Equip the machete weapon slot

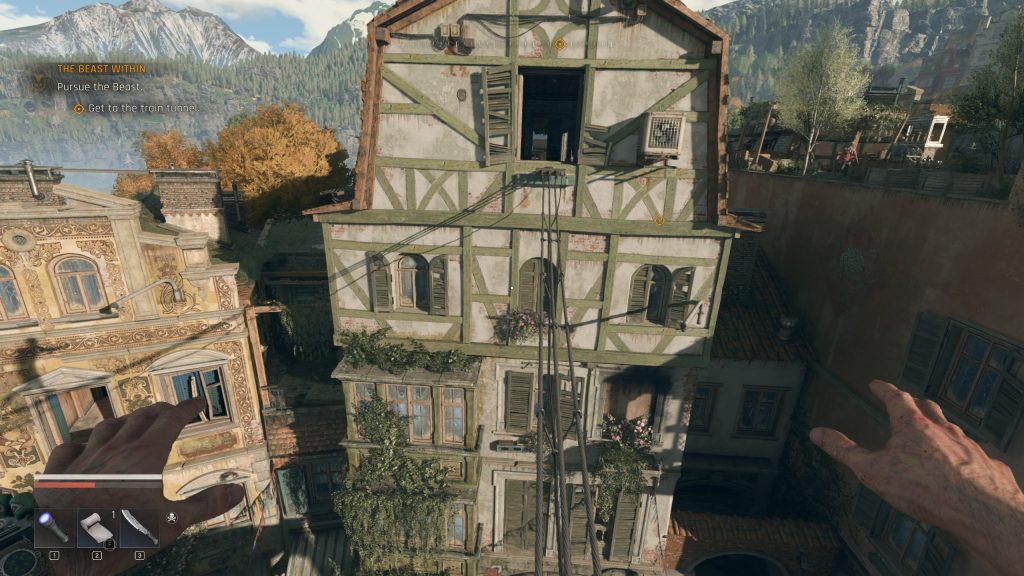pos(139,527)
